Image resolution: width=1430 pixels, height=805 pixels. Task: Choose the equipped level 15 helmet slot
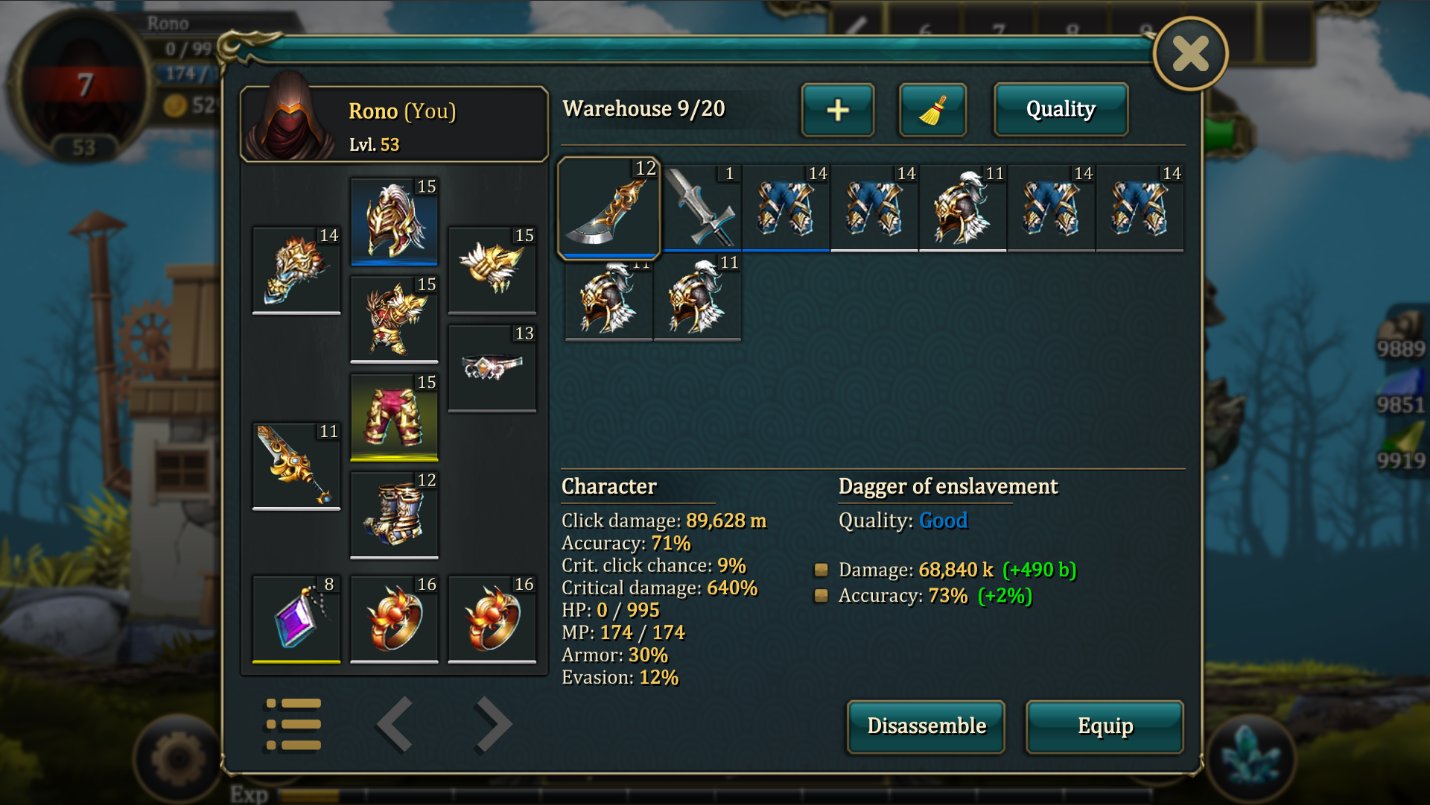point(394,221)
